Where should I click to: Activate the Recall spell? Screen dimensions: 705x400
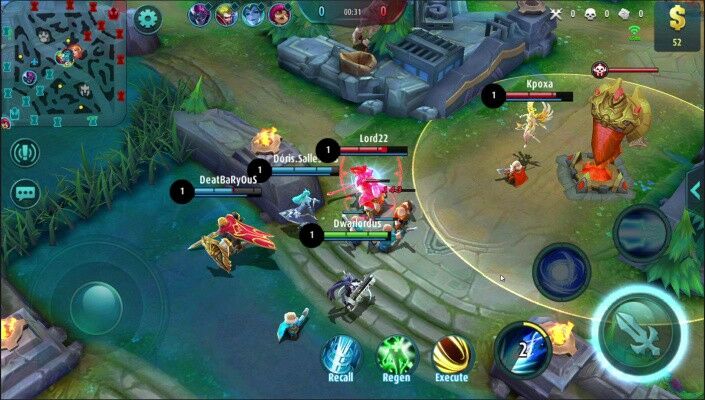340,355
